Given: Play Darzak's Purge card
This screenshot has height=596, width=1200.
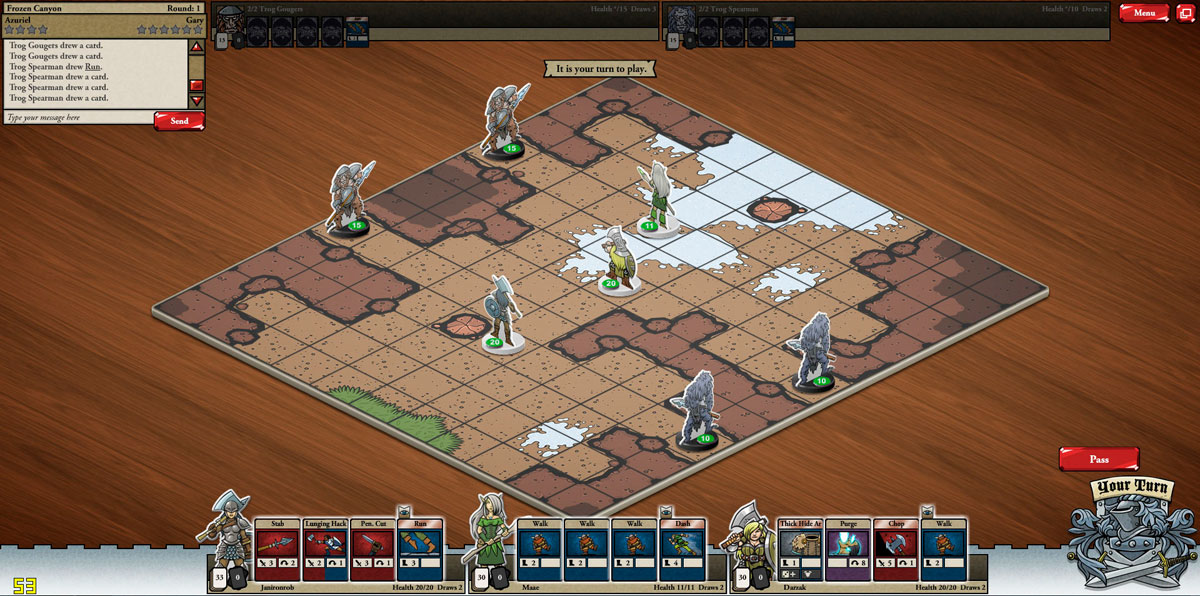Looking at the screenshot, I should [x=848, y=550].
